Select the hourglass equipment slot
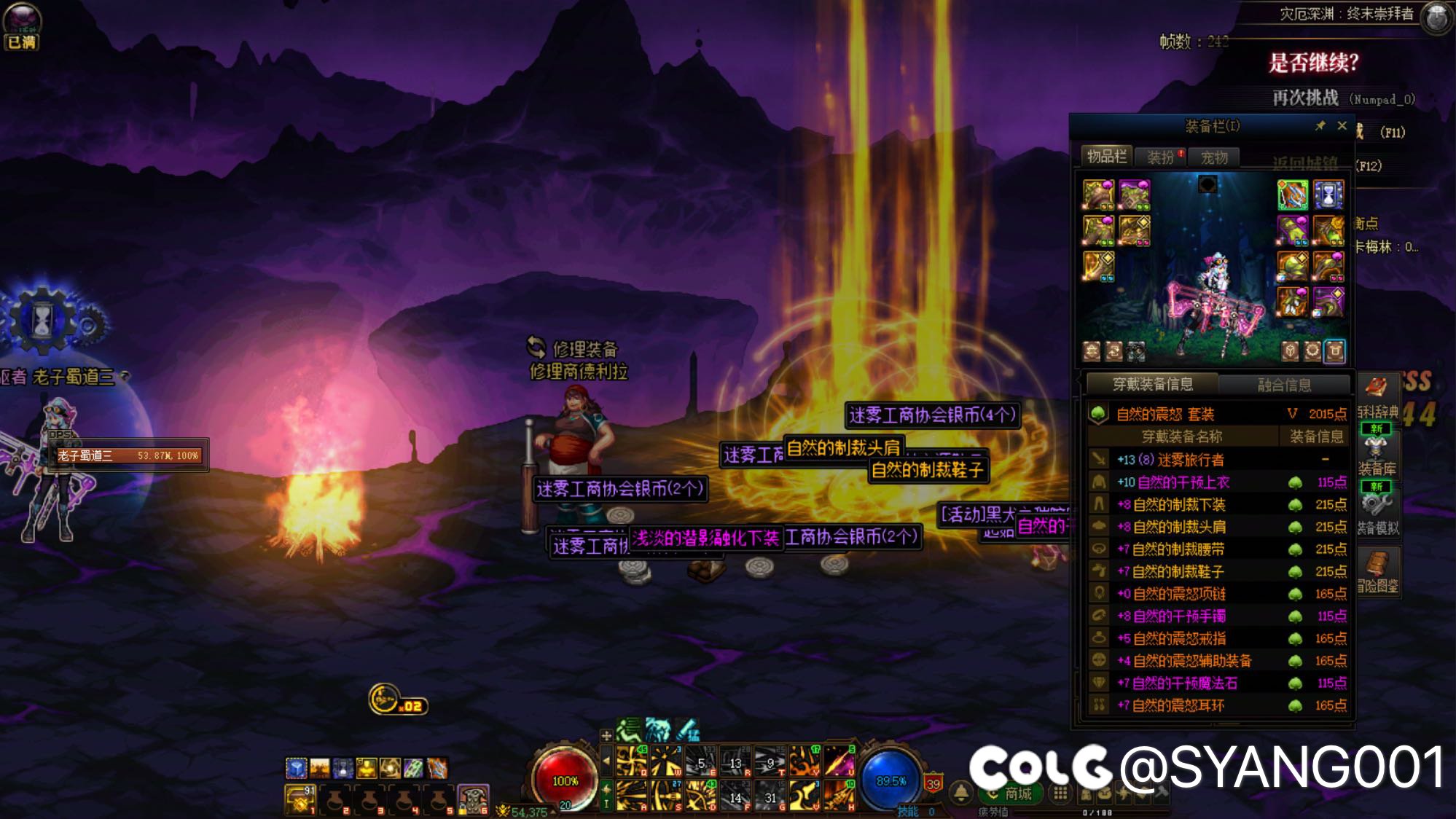This screenshot has width=1456, height=819. click(x=1328, y=195)
